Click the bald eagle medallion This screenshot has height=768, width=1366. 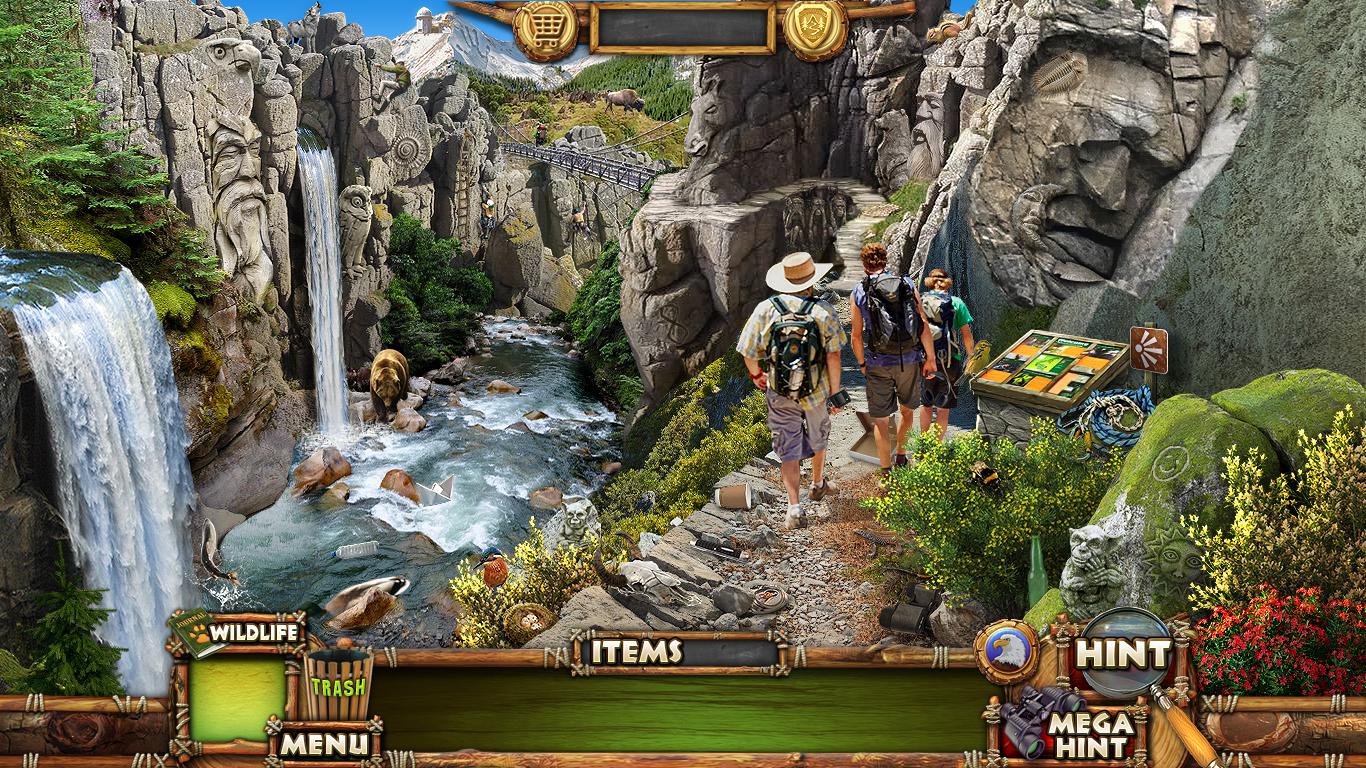[x=1005, y=651]
